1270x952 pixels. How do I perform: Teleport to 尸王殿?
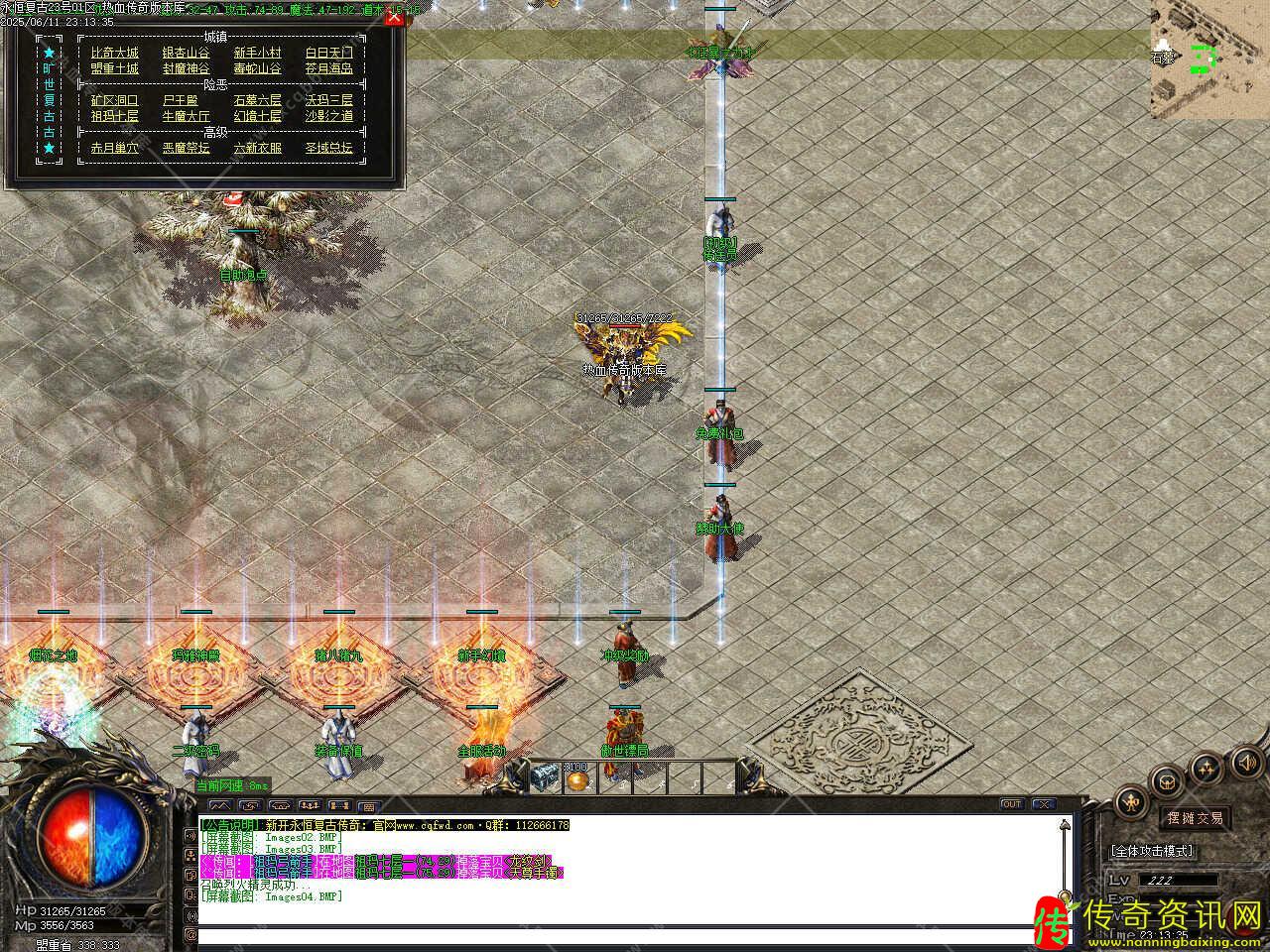(180, 100)
